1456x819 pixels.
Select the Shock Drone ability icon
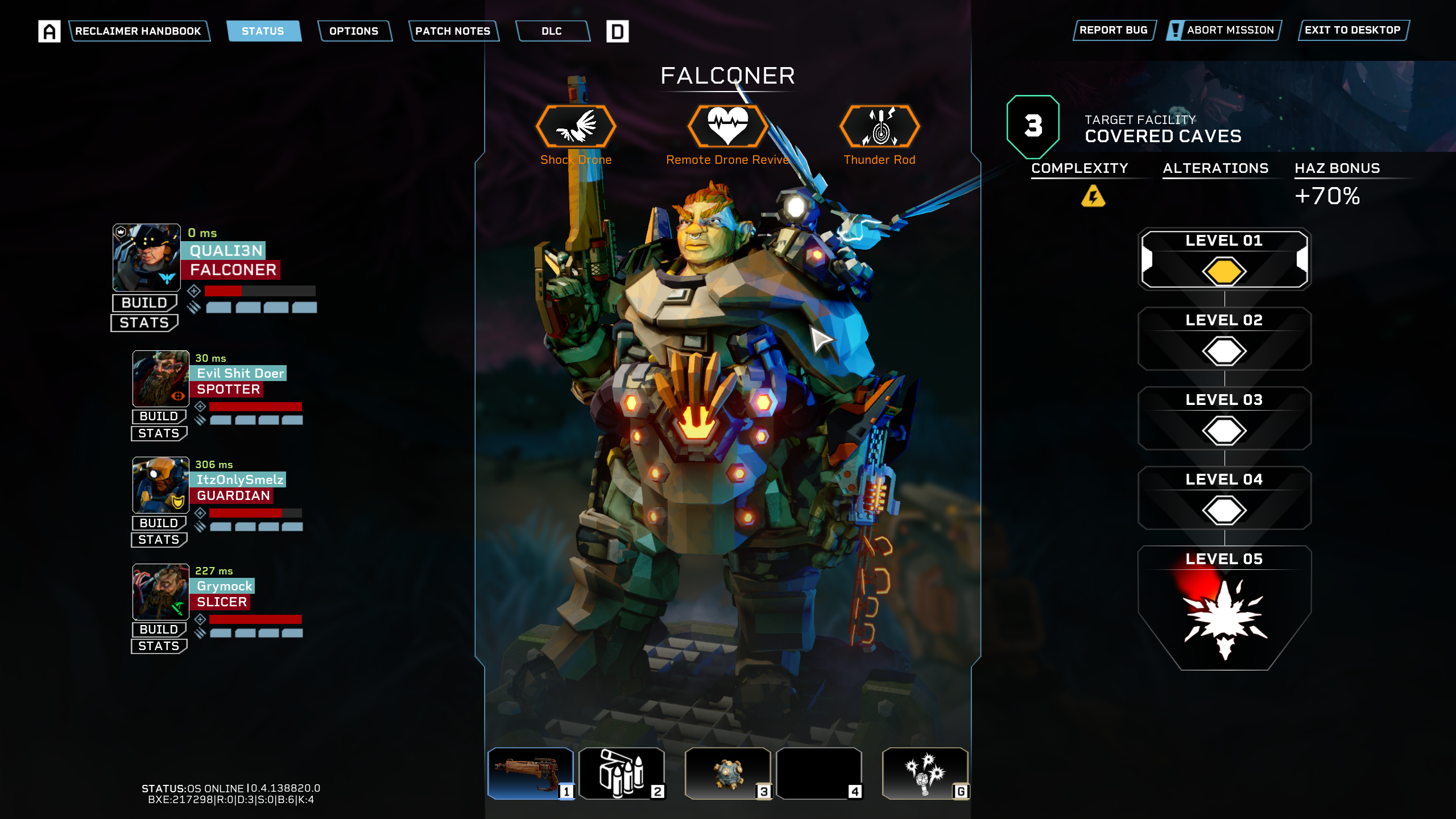pyautogui.click(x=576, y=126)
